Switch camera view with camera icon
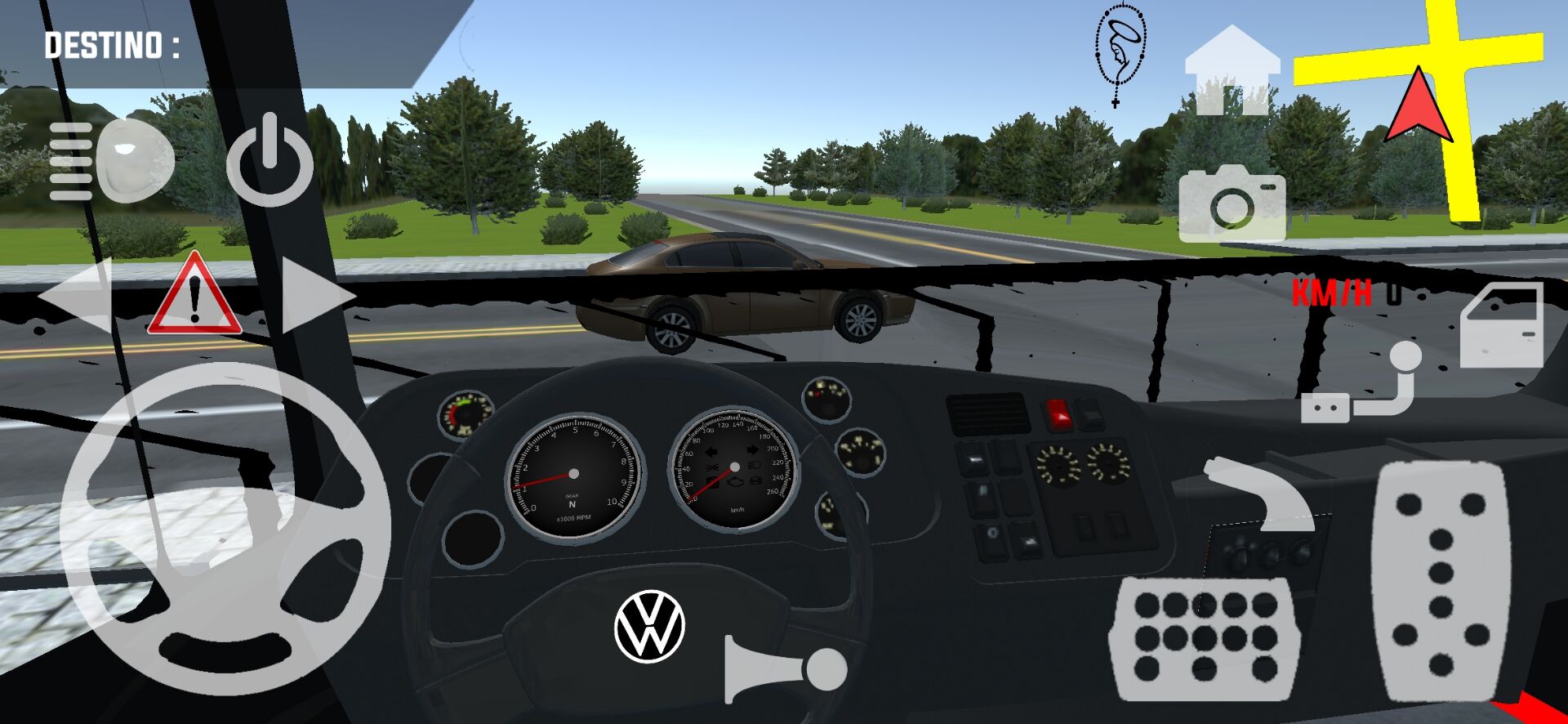Screen dimensions: 1568x724 point(1232,203)
